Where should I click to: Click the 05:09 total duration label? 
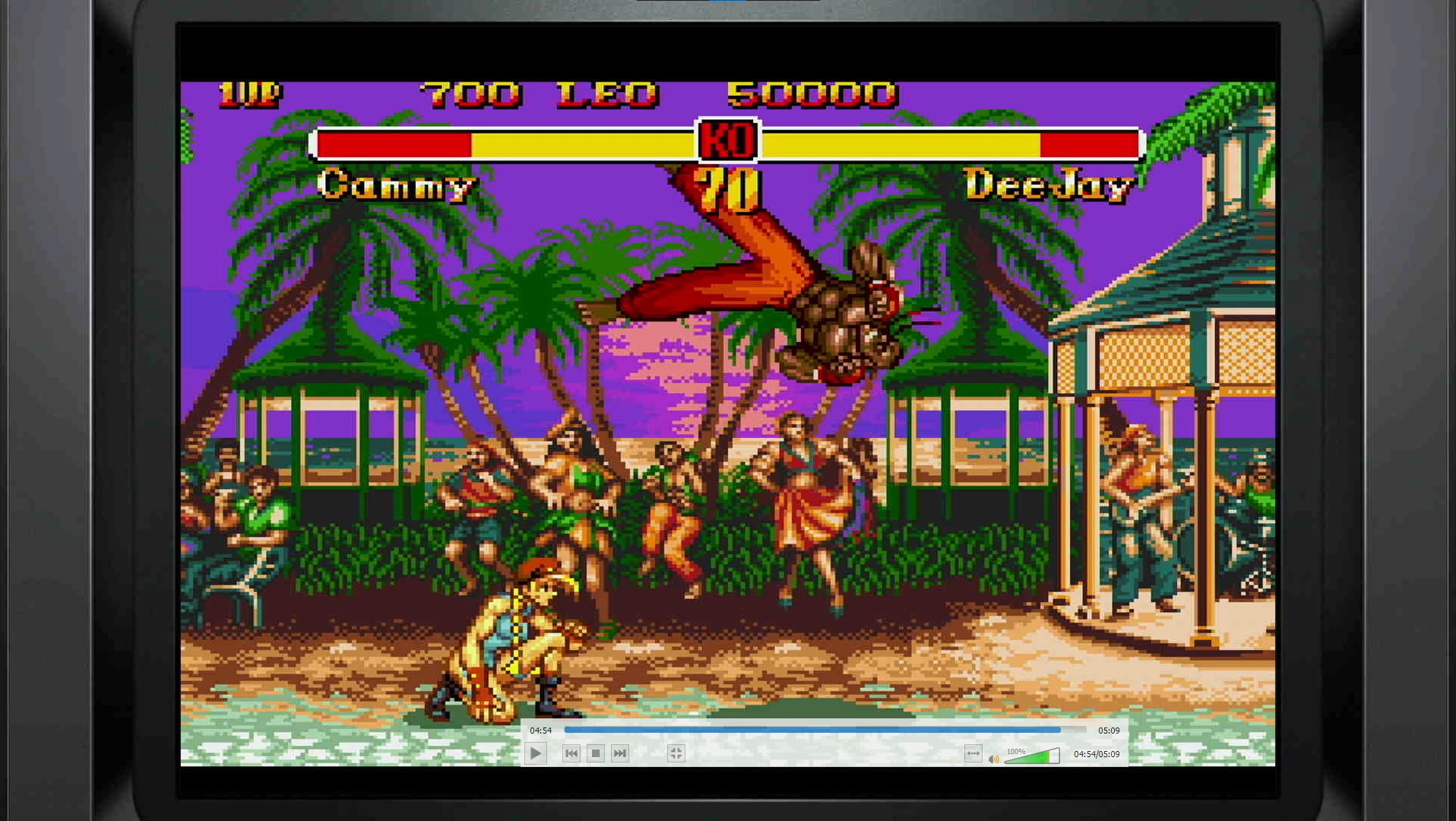pos(1109,730)
